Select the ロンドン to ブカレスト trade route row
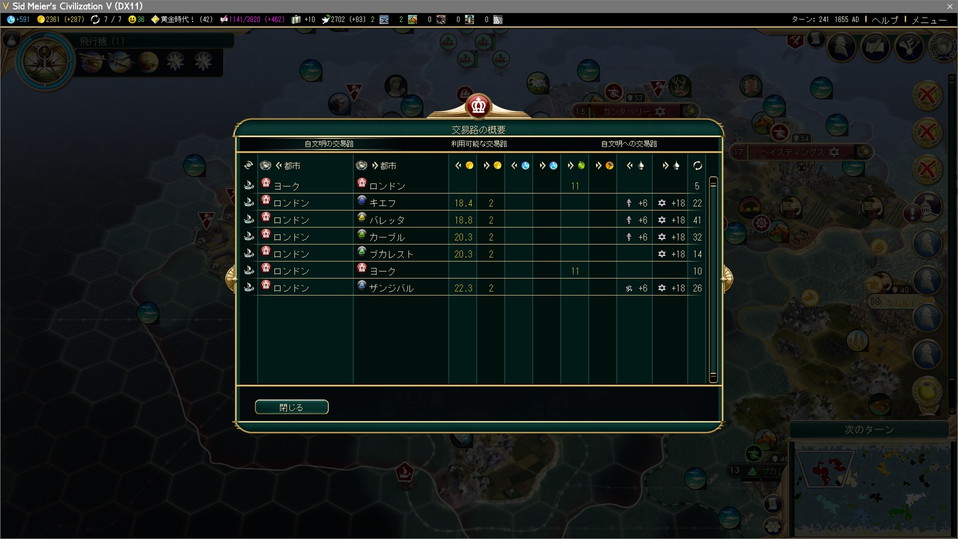Viewport: 958px width, 539px height. tap(478, 254)
